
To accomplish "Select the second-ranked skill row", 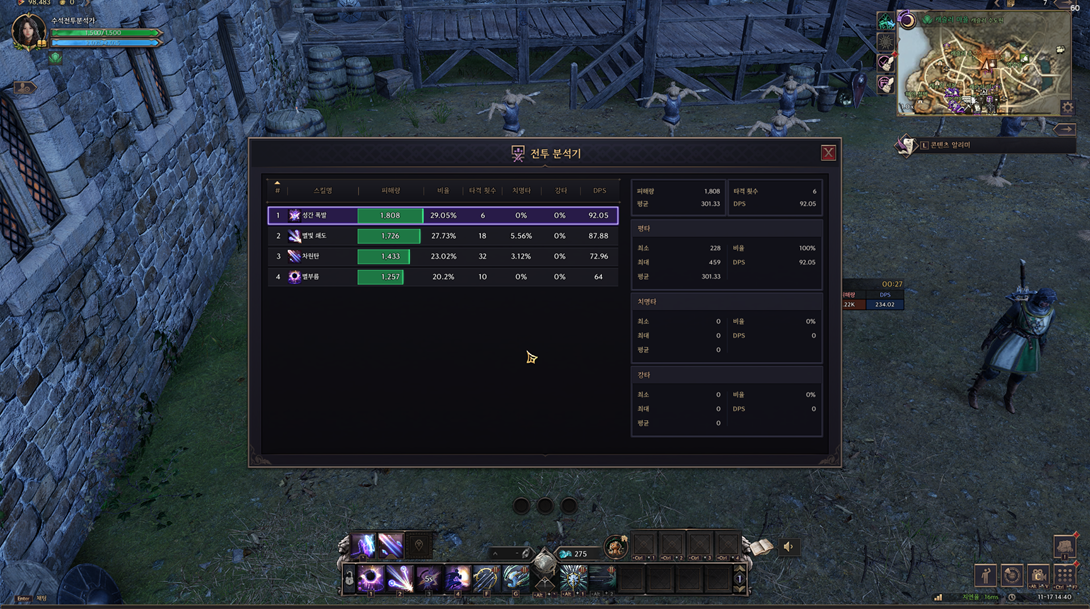I will [442, 236].
